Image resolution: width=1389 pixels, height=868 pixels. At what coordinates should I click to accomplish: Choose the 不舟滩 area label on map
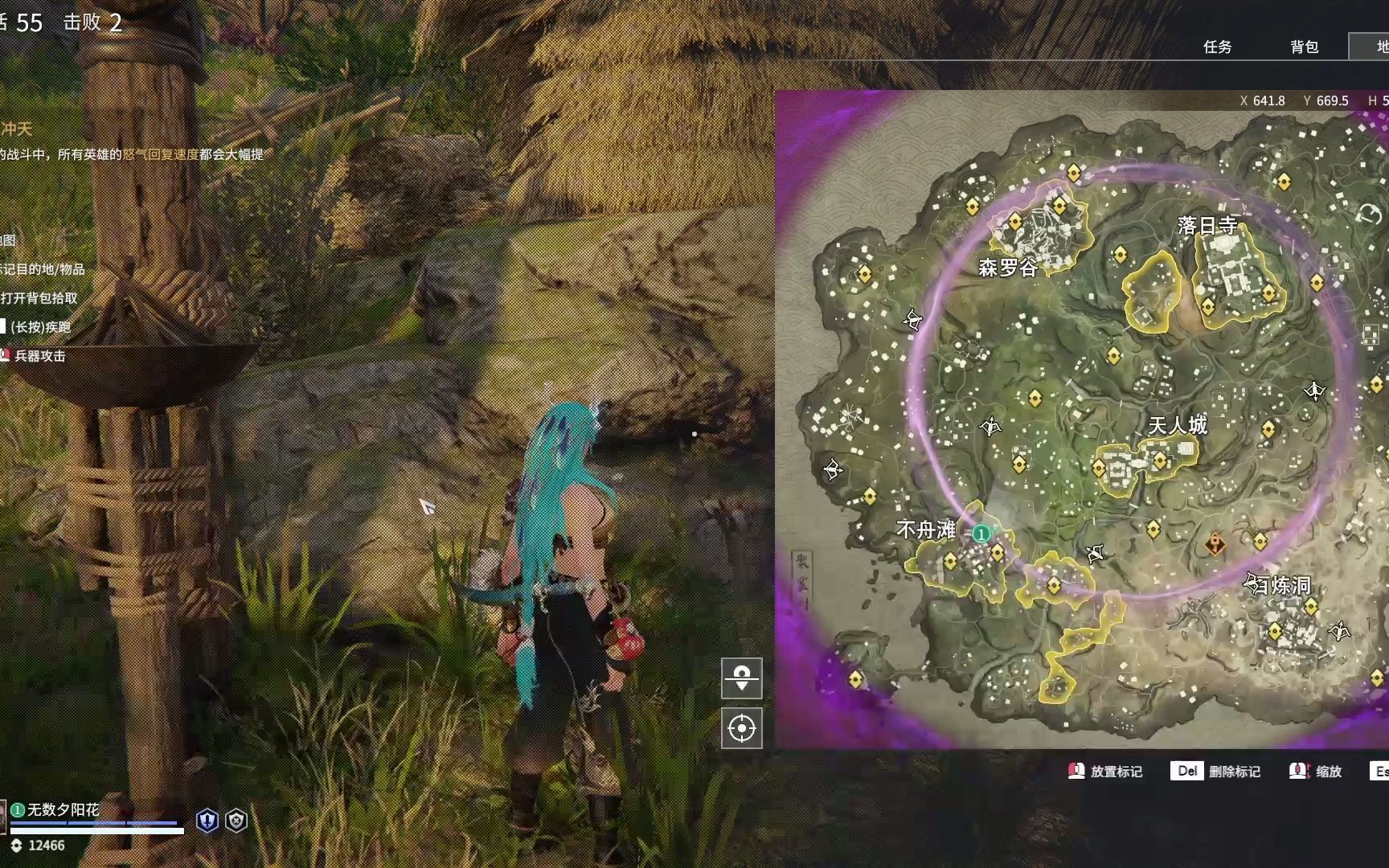(x=926, y=530)
